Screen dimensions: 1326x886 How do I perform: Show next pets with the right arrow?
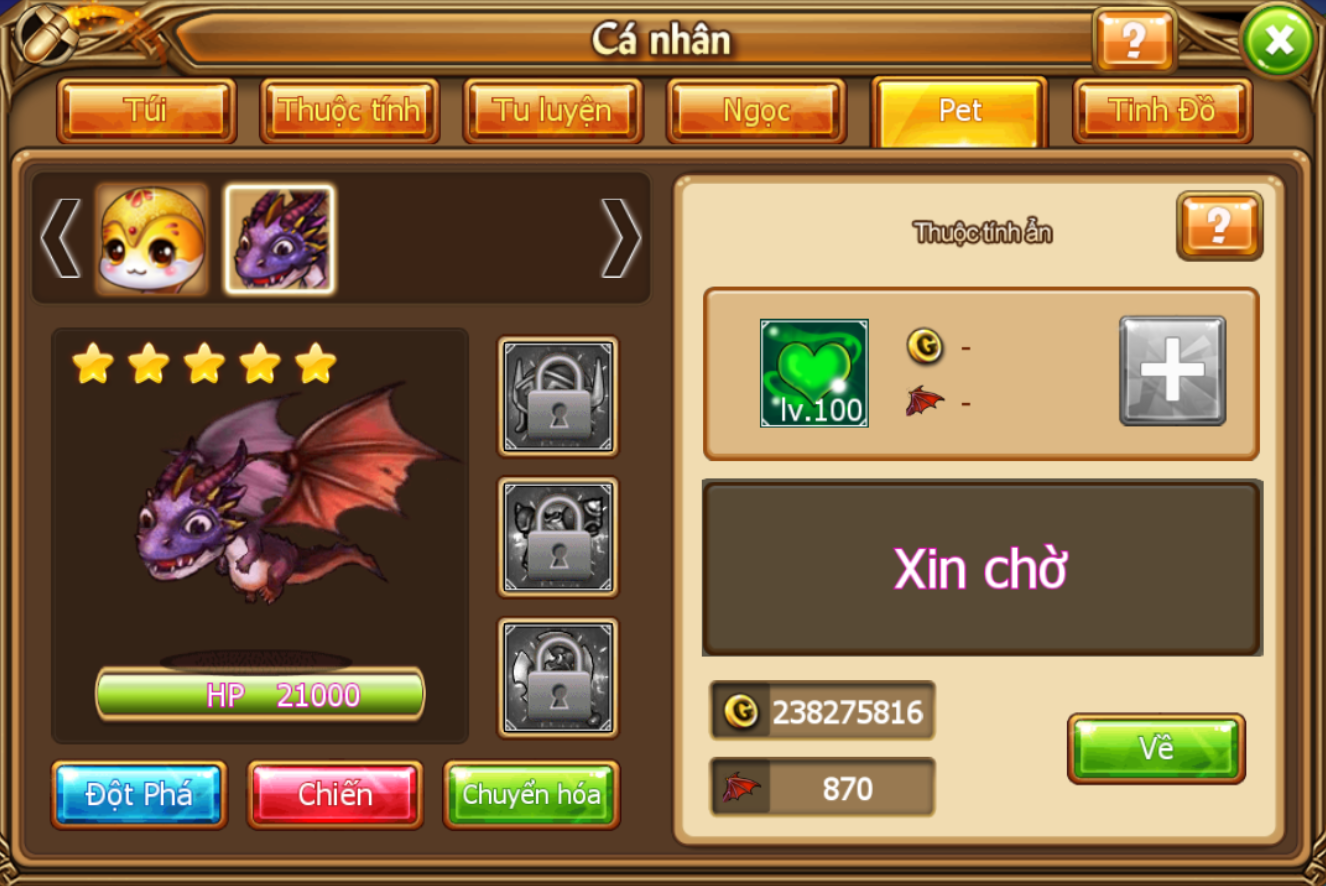click(620, 238)
